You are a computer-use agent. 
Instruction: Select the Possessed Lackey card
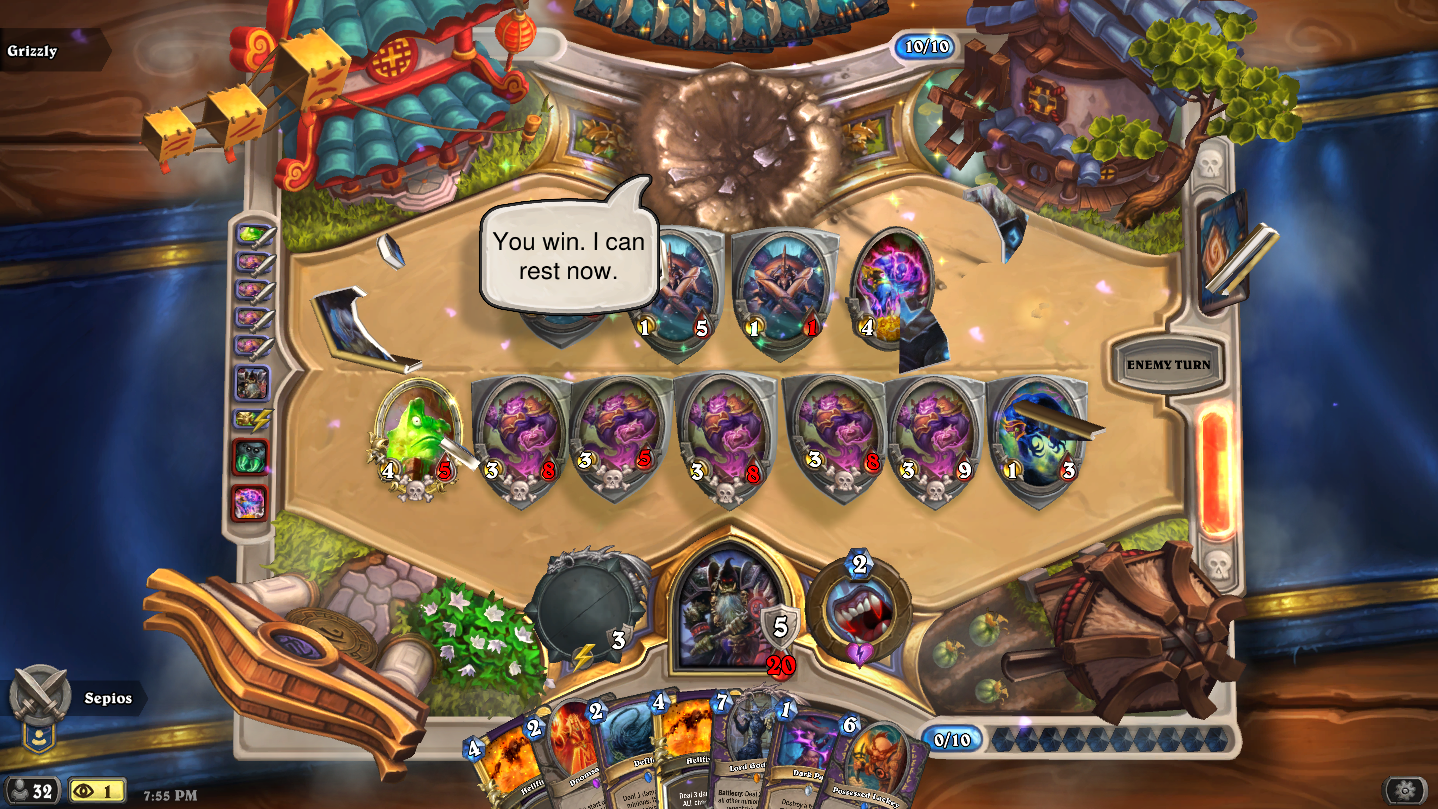[870, 770]
